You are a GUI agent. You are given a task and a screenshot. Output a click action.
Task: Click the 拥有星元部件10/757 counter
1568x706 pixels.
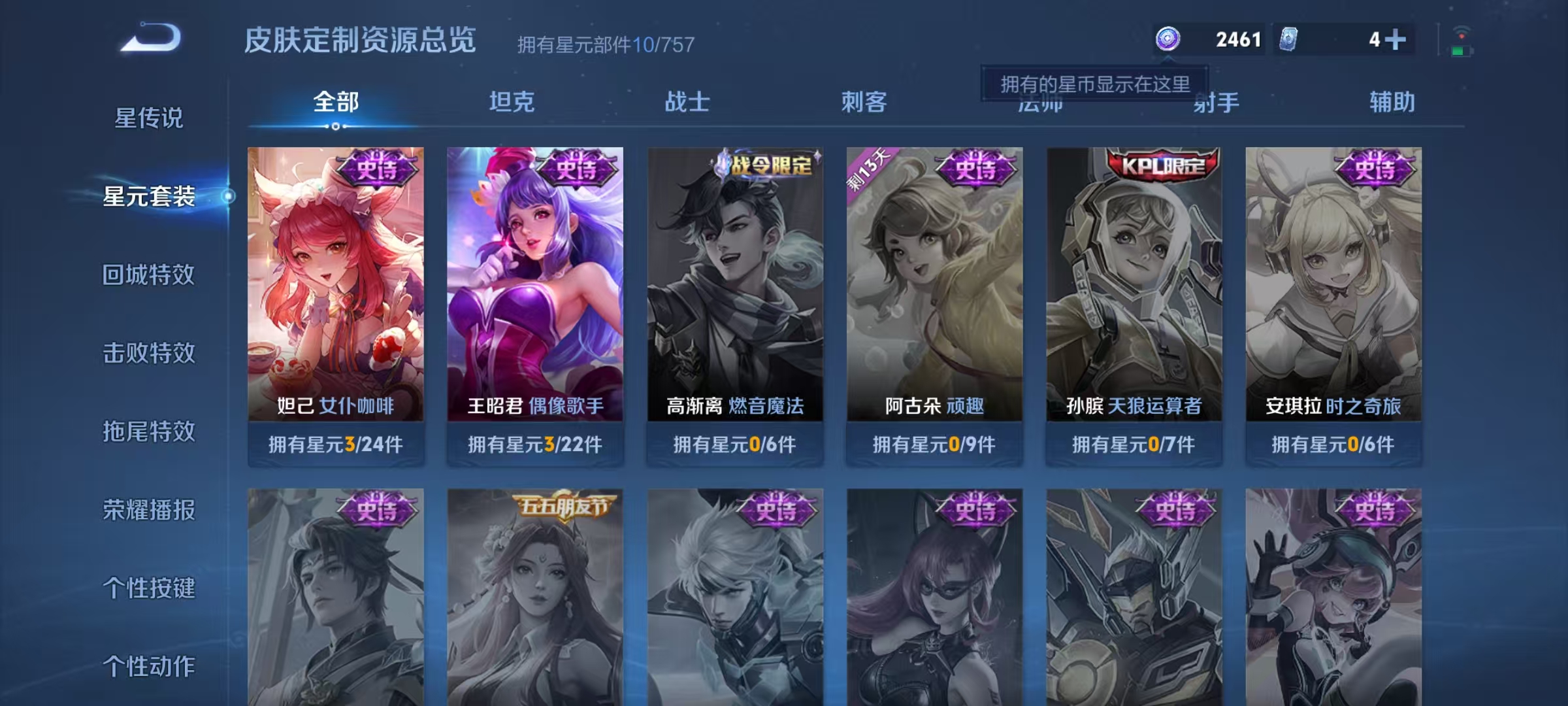pos(604,44)
